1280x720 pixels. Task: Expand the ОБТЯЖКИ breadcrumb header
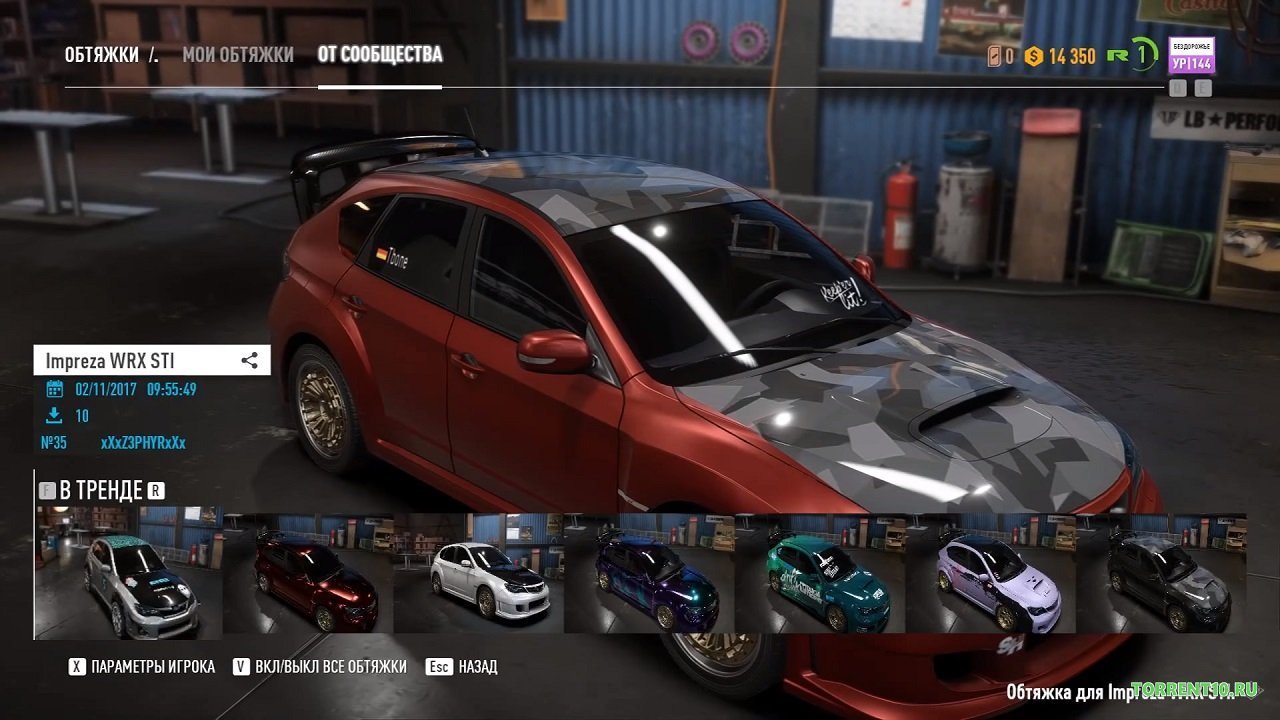(103, 54)
